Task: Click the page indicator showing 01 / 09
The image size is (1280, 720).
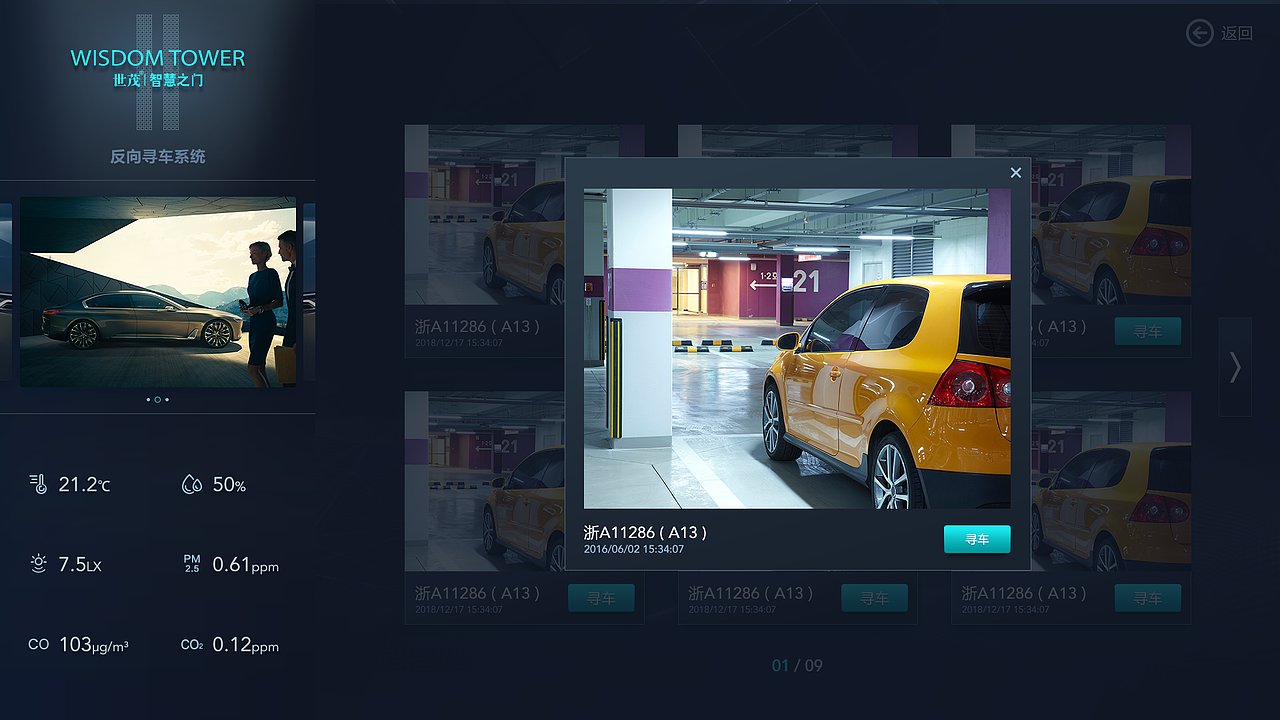Action: tap(795, 665)
